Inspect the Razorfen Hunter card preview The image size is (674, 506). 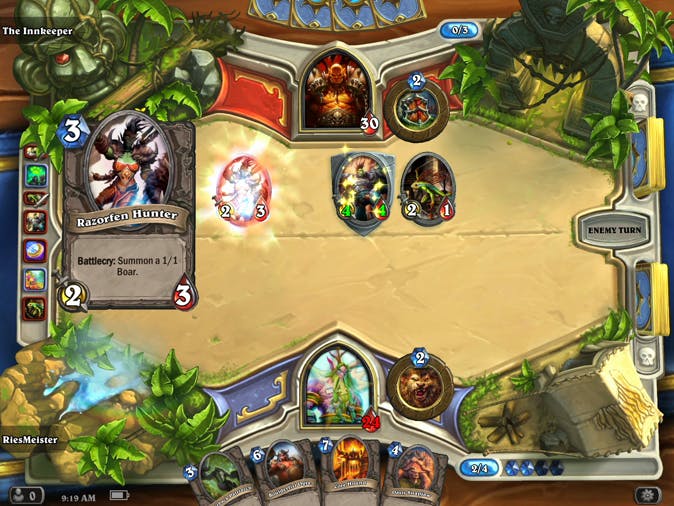point(128,210)
